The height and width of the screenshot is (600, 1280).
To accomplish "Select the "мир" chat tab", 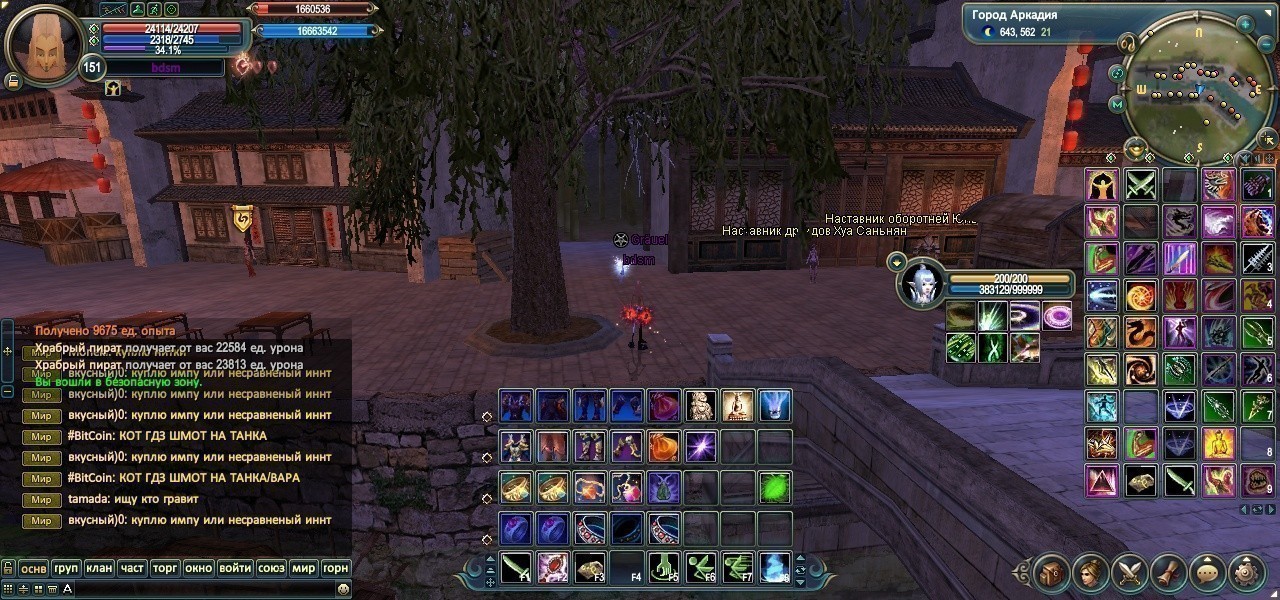I will pyautogui.click(x=303, y=568).
